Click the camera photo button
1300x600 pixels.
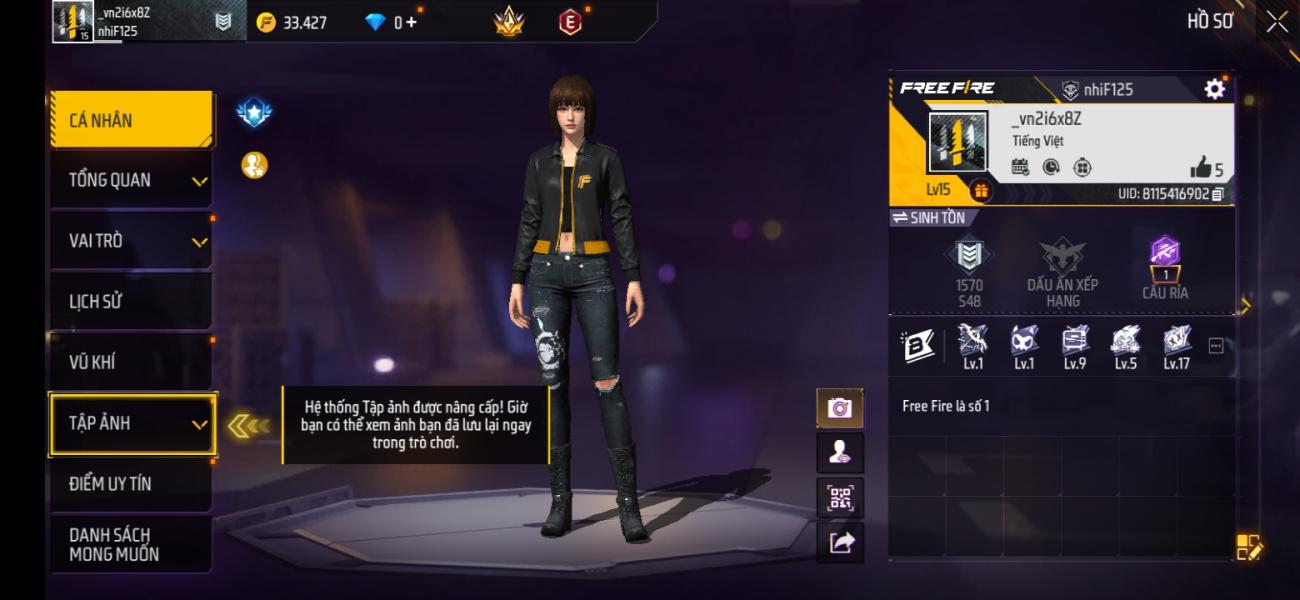click(840, 407)
